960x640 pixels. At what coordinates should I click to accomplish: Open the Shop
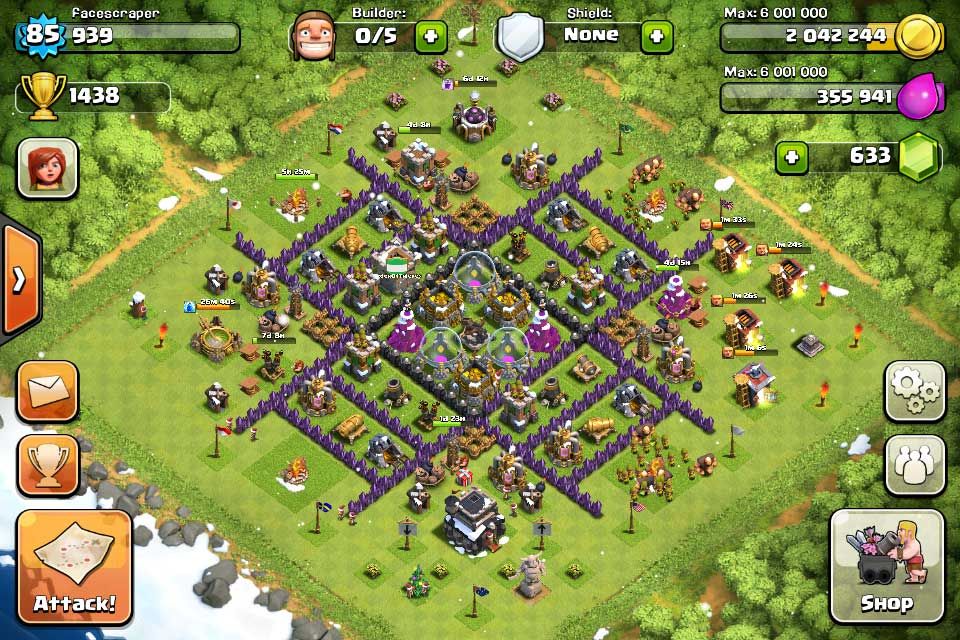pos(886,567)
